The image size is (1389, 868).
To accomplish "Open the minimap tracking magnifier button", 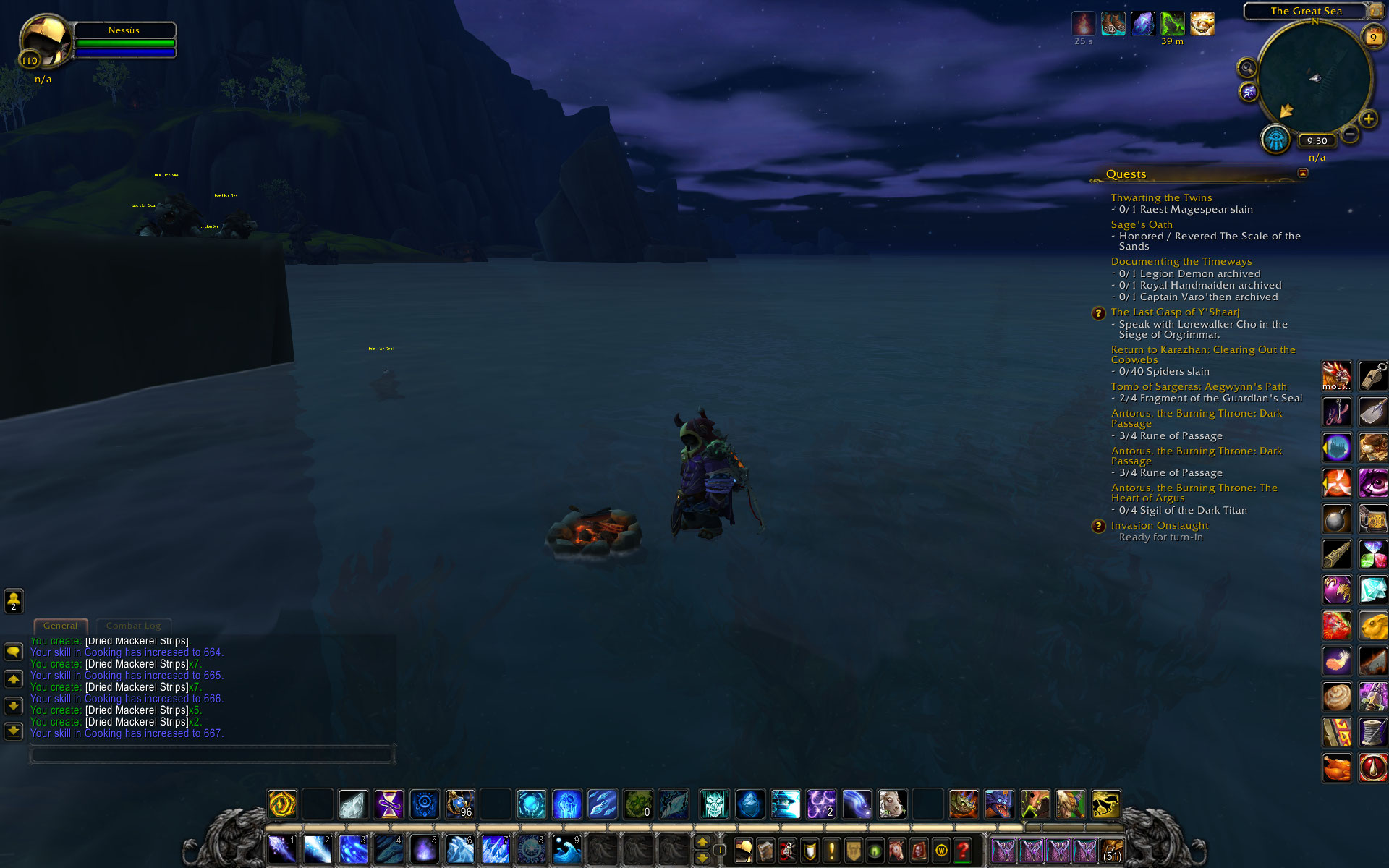I will [1246, 68].
